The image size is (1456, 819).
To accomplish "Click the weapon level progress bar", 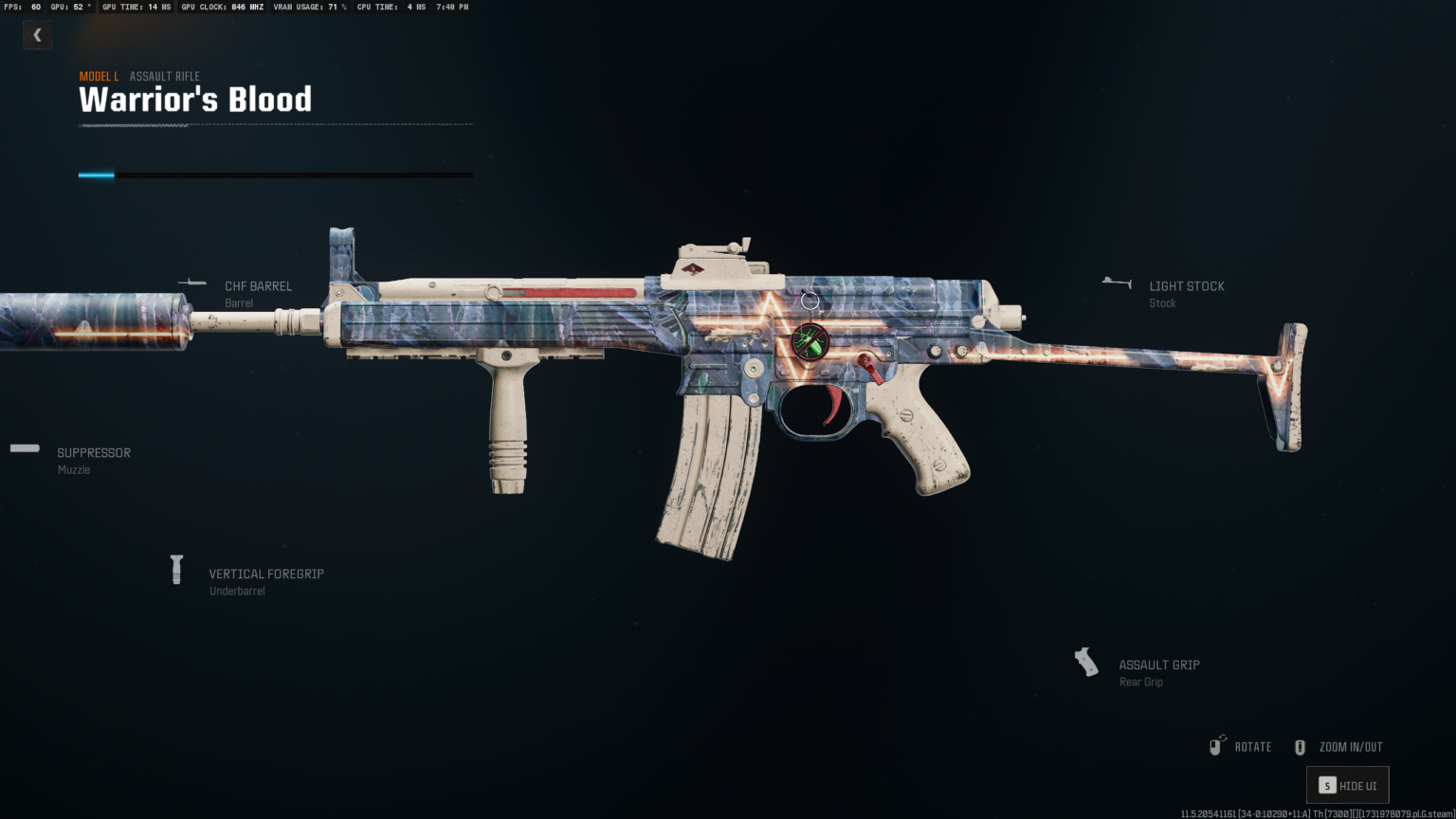I will click(x=275, y=174).
